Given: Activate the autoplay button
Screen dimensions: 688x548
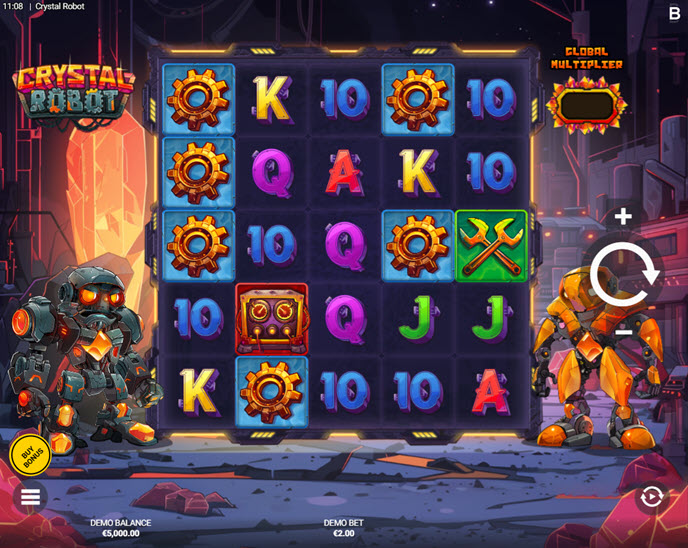Looking at the screenshot, I should (652, 497).
